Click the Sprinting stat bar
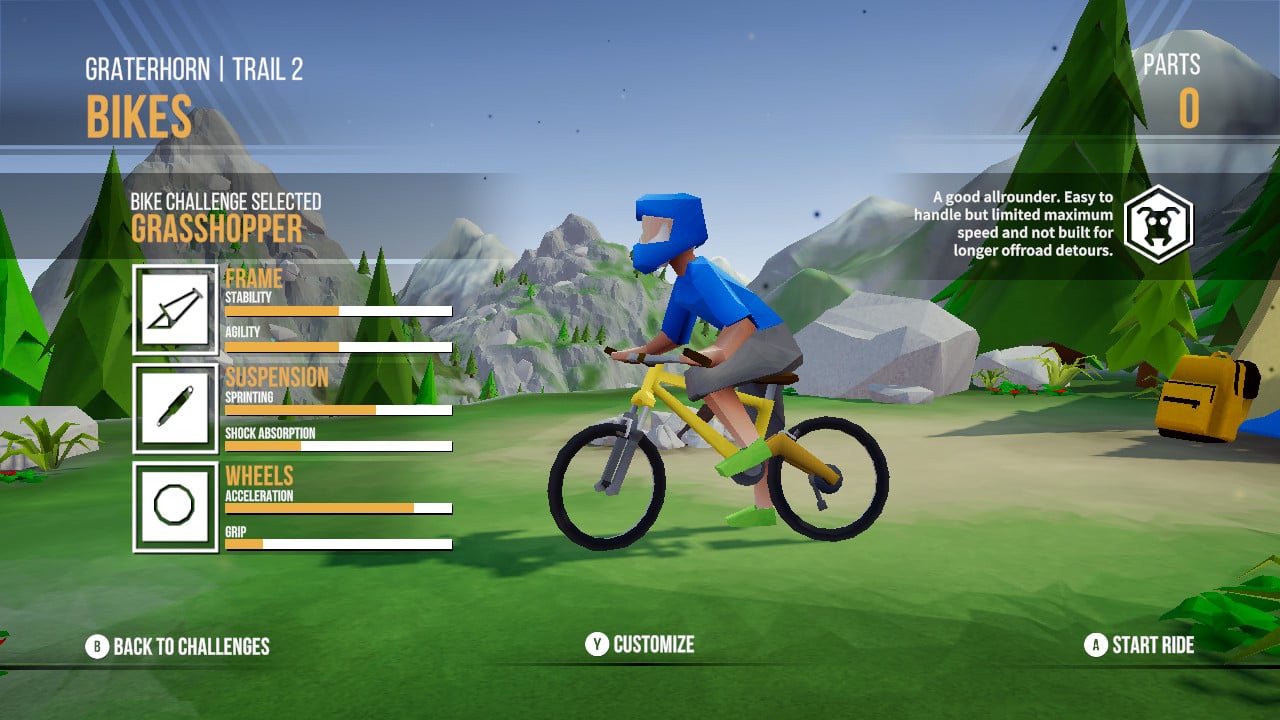 [340, 411]
